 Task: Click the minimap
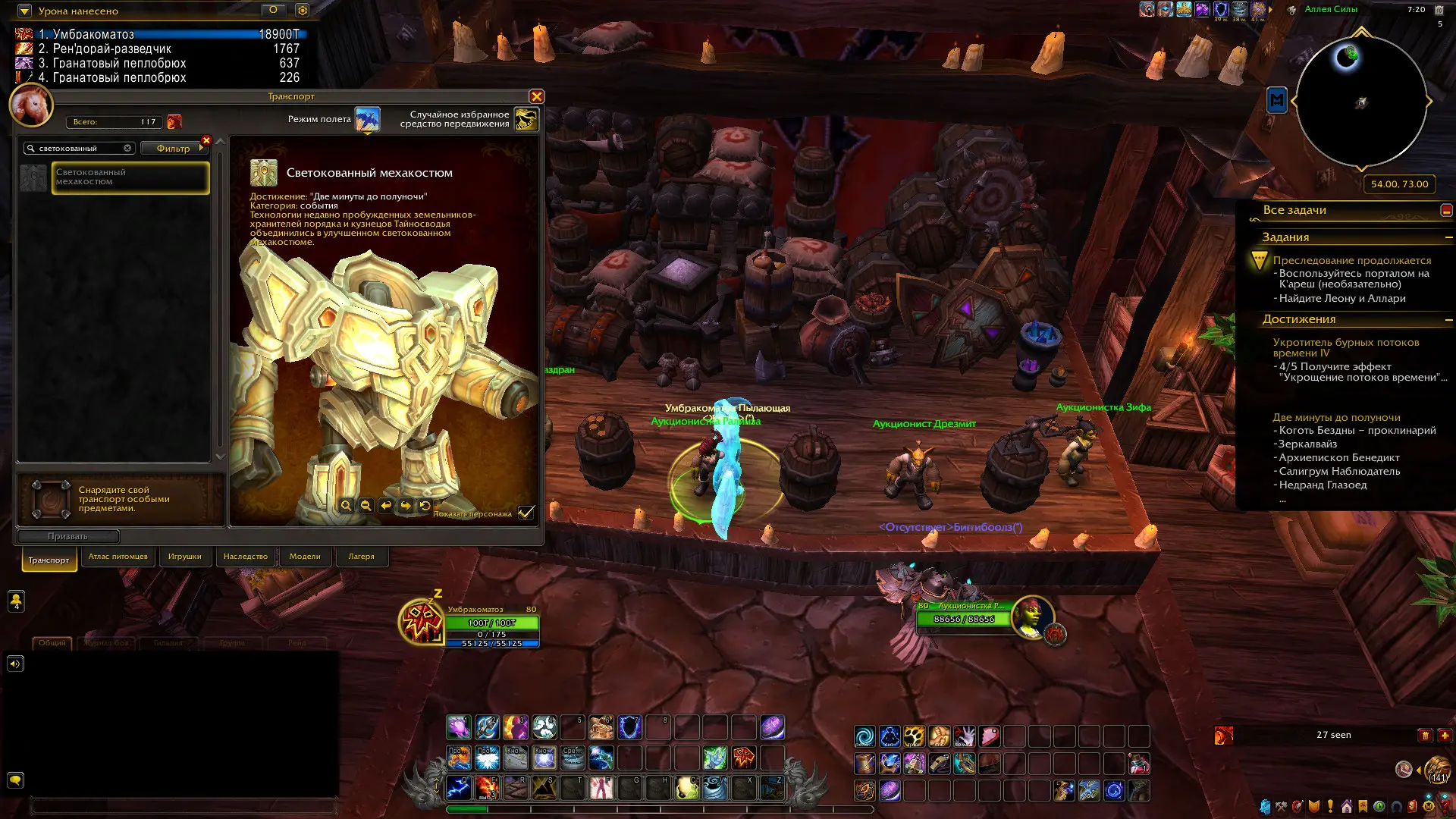(x=1361, y=102)
